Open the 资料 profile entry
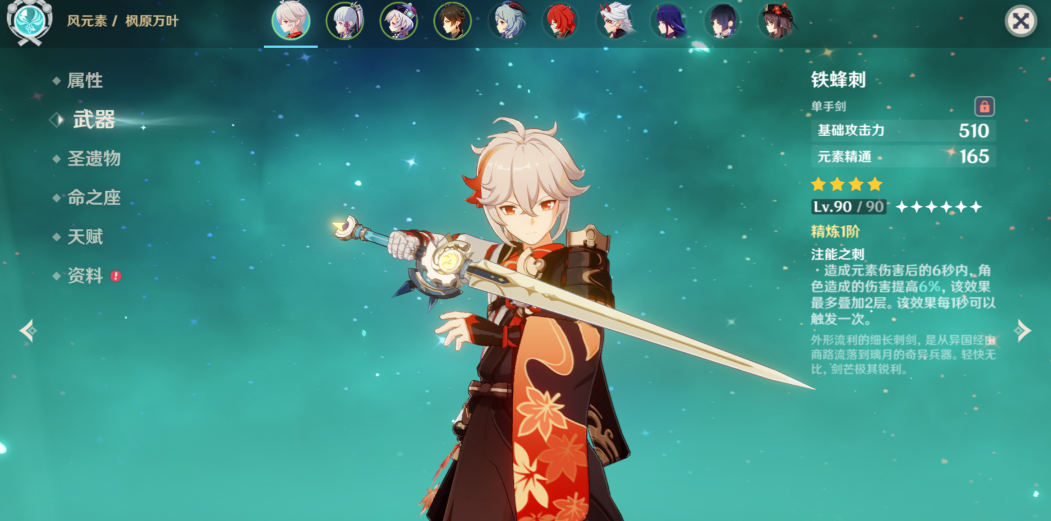1051x521 pixels. point(85,276)
